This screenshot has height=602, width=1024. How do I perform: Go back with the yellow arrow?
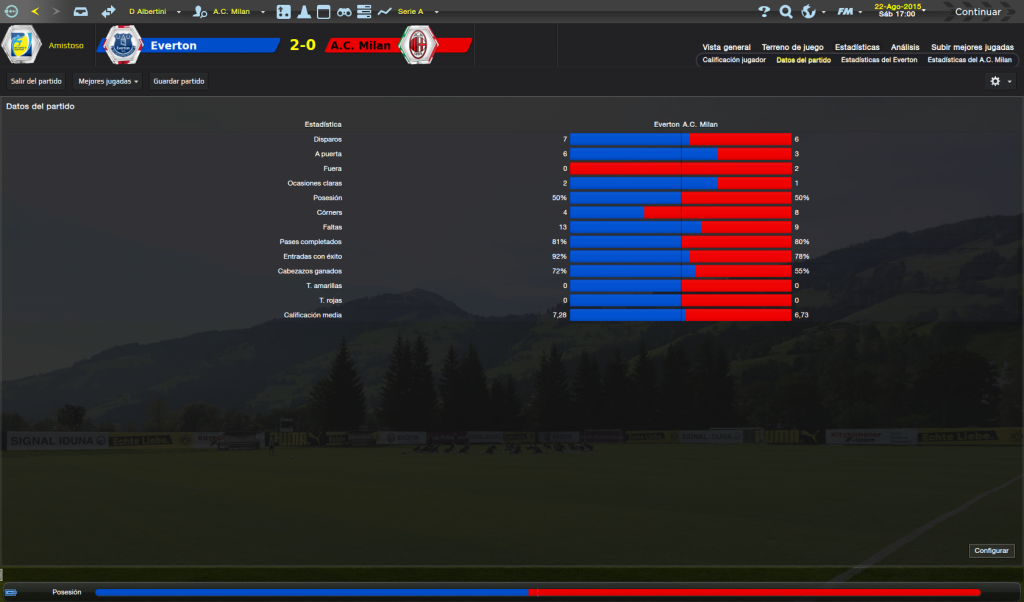[35, 12]
